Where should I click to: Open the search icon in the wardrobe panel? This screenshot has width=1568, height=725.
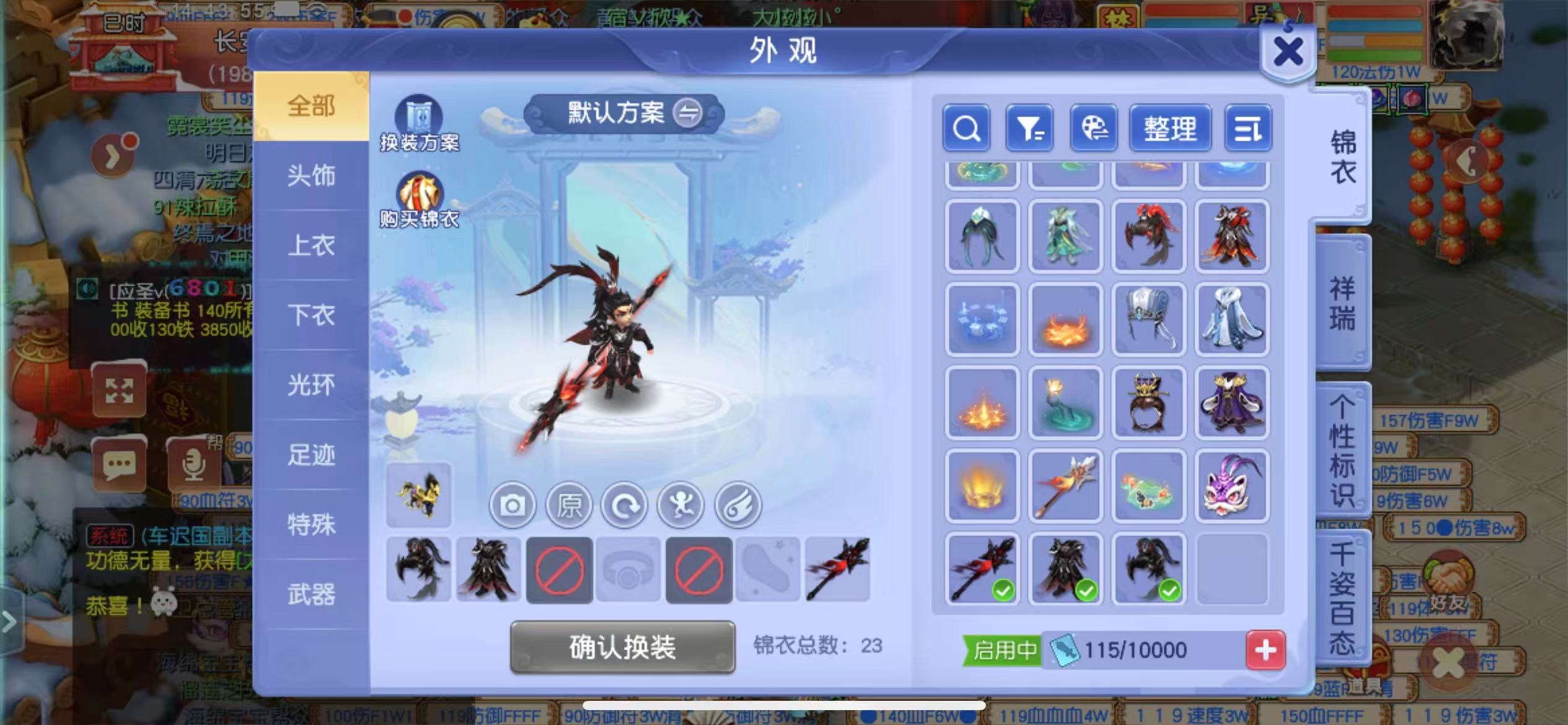tap(966, 129)
